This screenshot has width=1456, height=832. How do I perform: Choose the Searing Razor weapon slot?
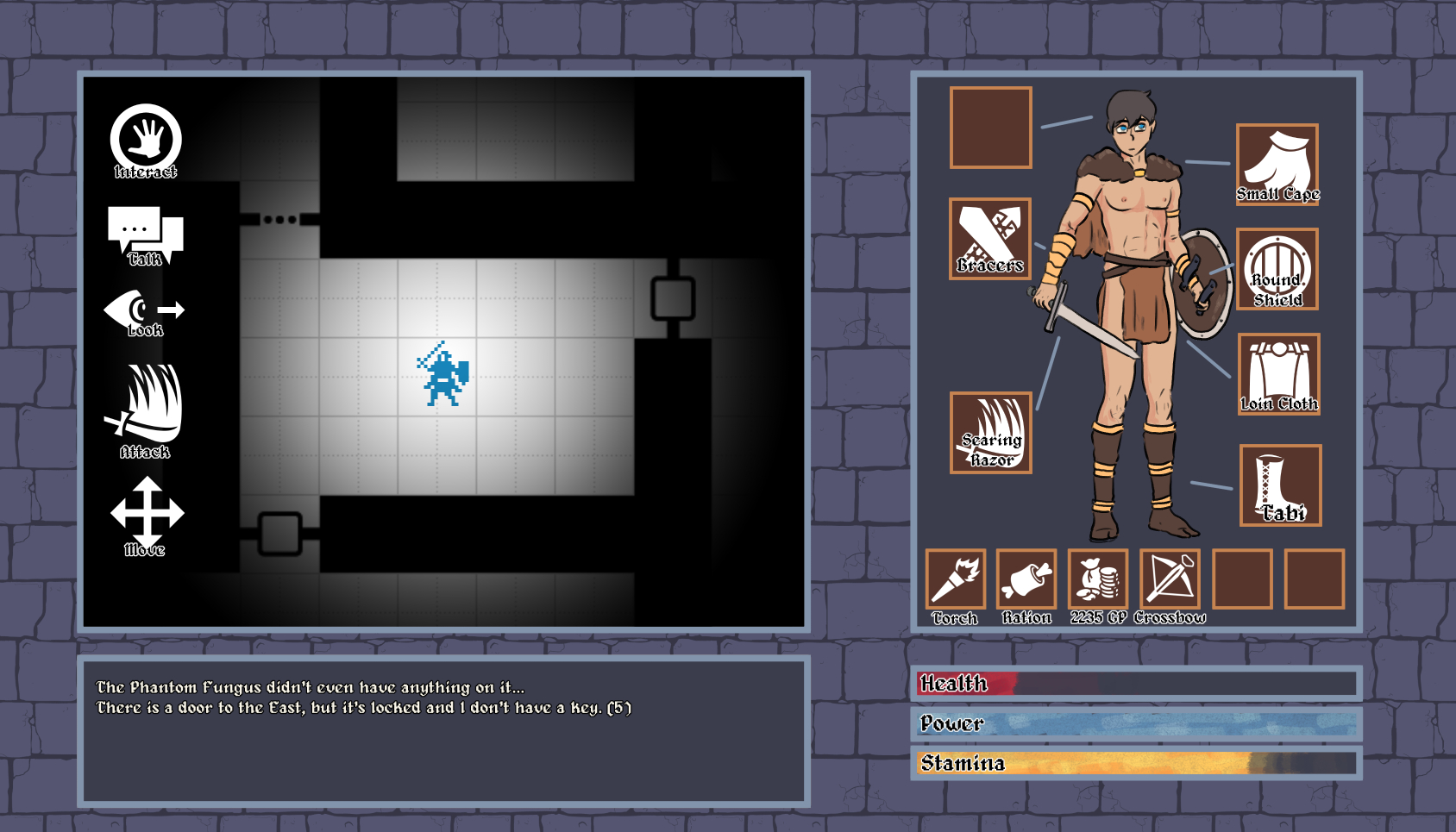coord(991,432)
